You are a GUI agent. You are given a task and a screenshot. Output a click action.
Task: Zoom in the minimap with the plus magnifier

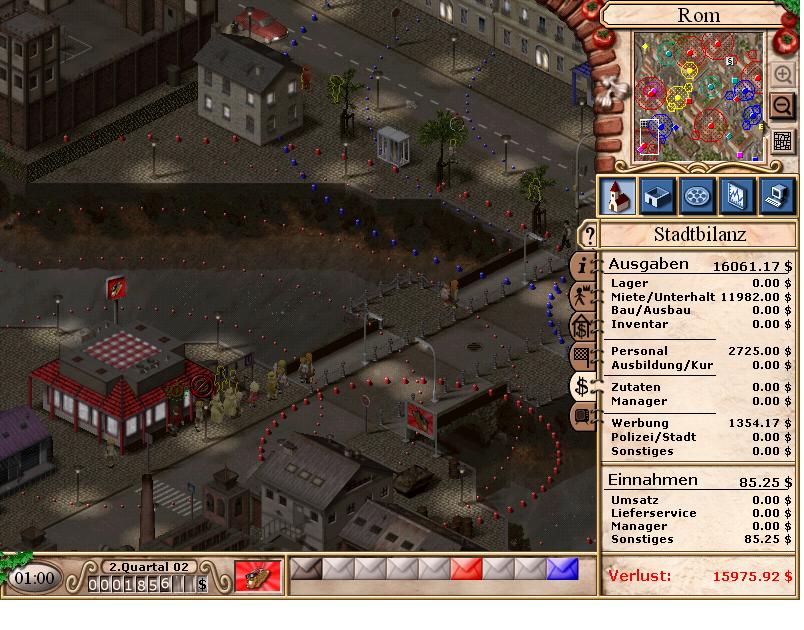point(782,74)
